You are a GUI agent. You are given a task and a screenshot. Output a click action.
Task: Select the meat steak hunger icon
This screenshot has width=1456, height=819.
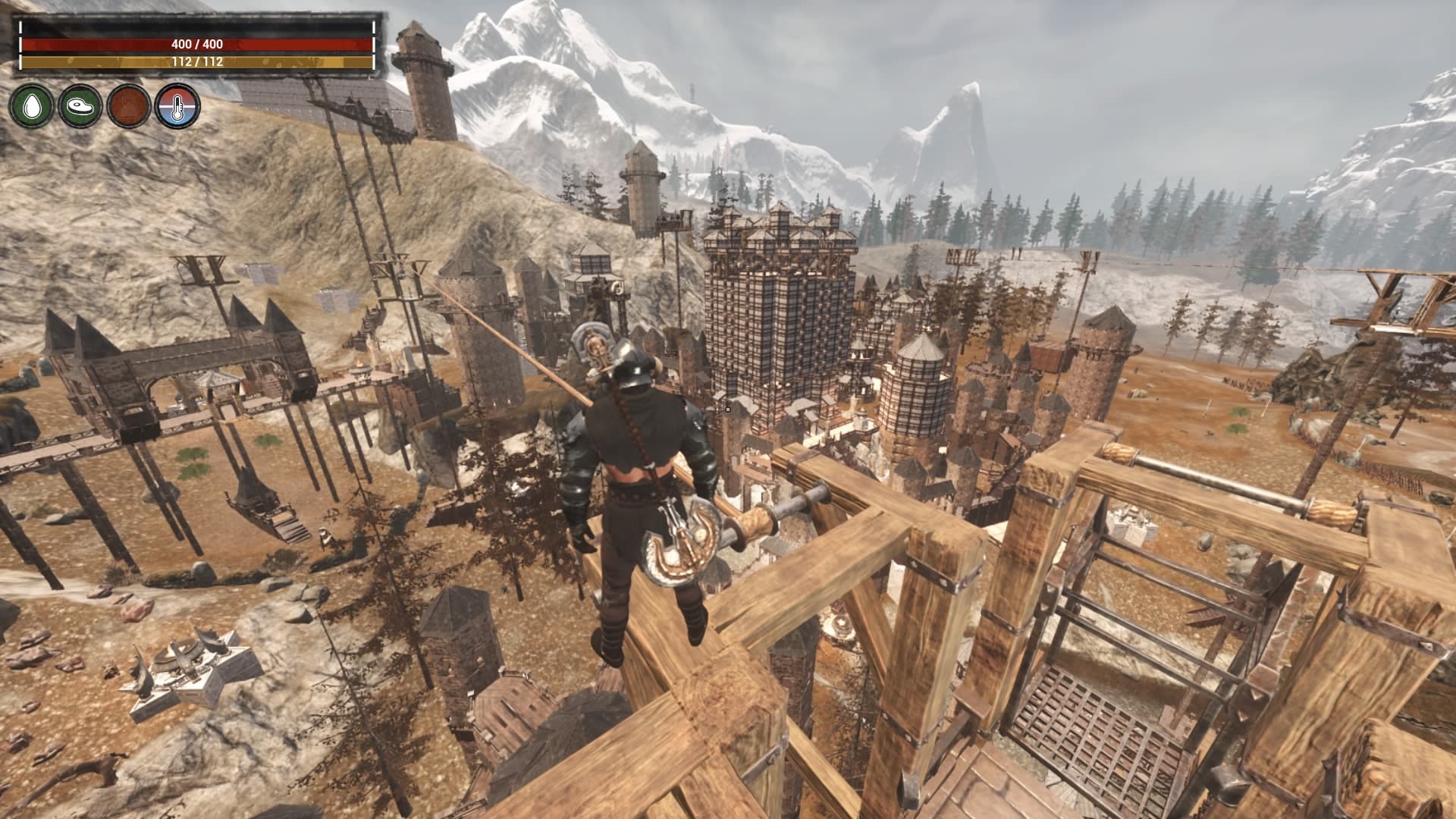(80, 106)
